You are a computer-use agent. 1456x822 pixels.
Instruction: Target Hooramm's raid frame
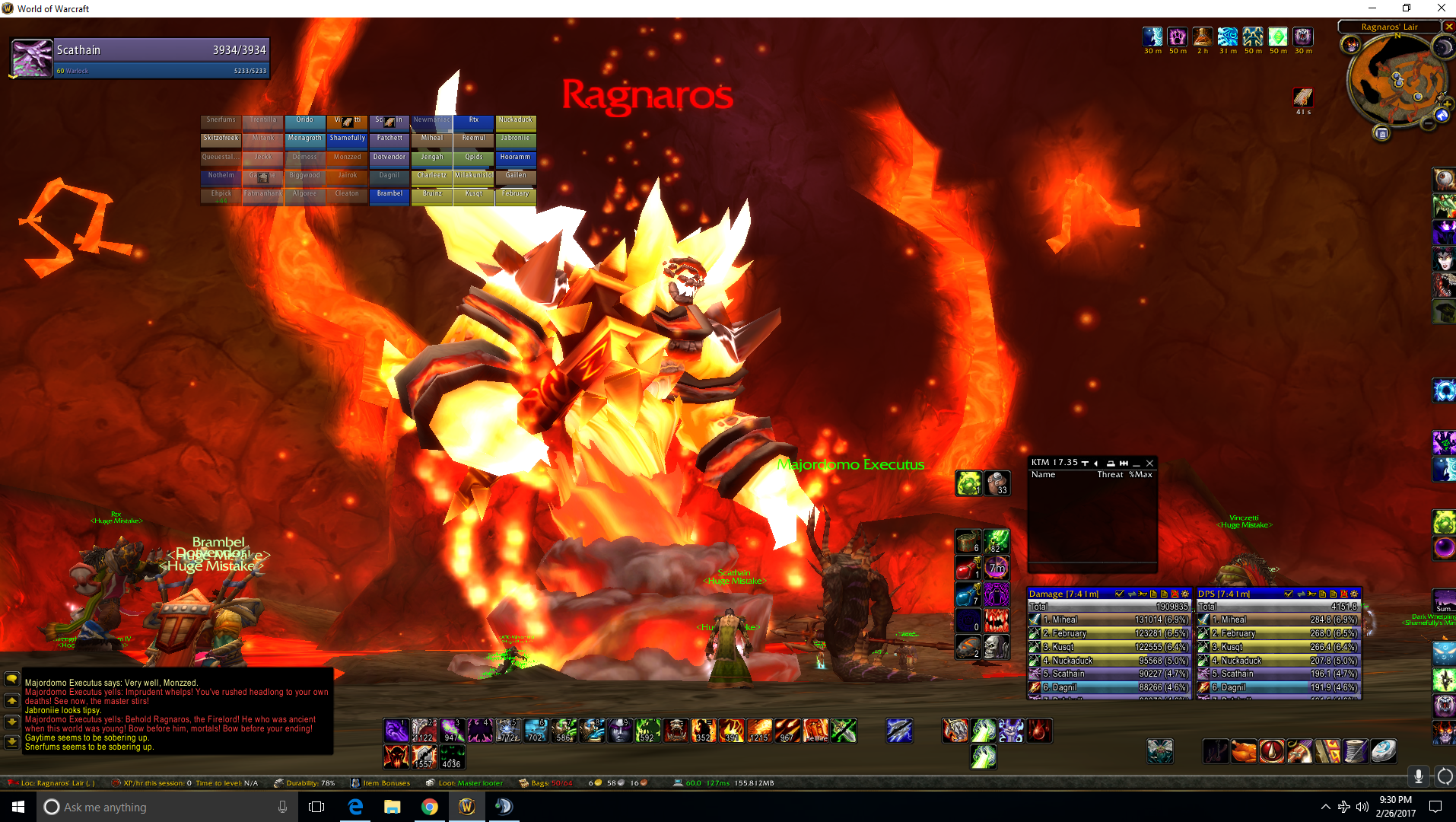tap(516, 158)
